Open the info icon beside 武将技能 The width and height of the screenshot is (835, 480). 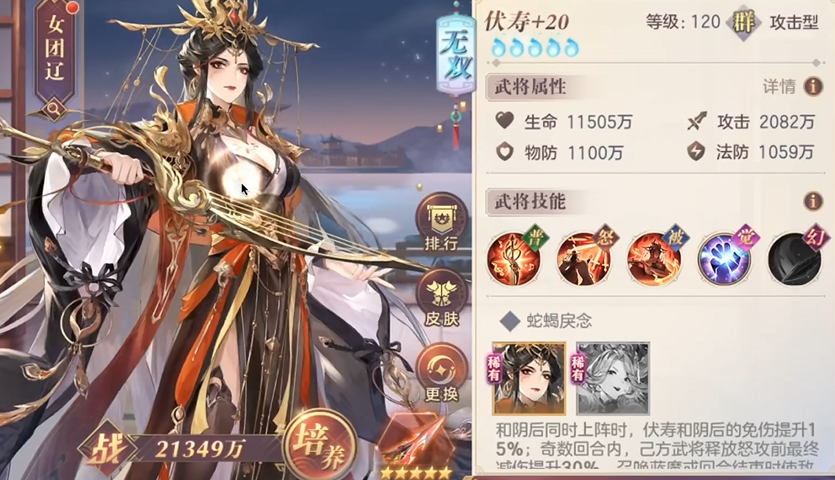813,201
